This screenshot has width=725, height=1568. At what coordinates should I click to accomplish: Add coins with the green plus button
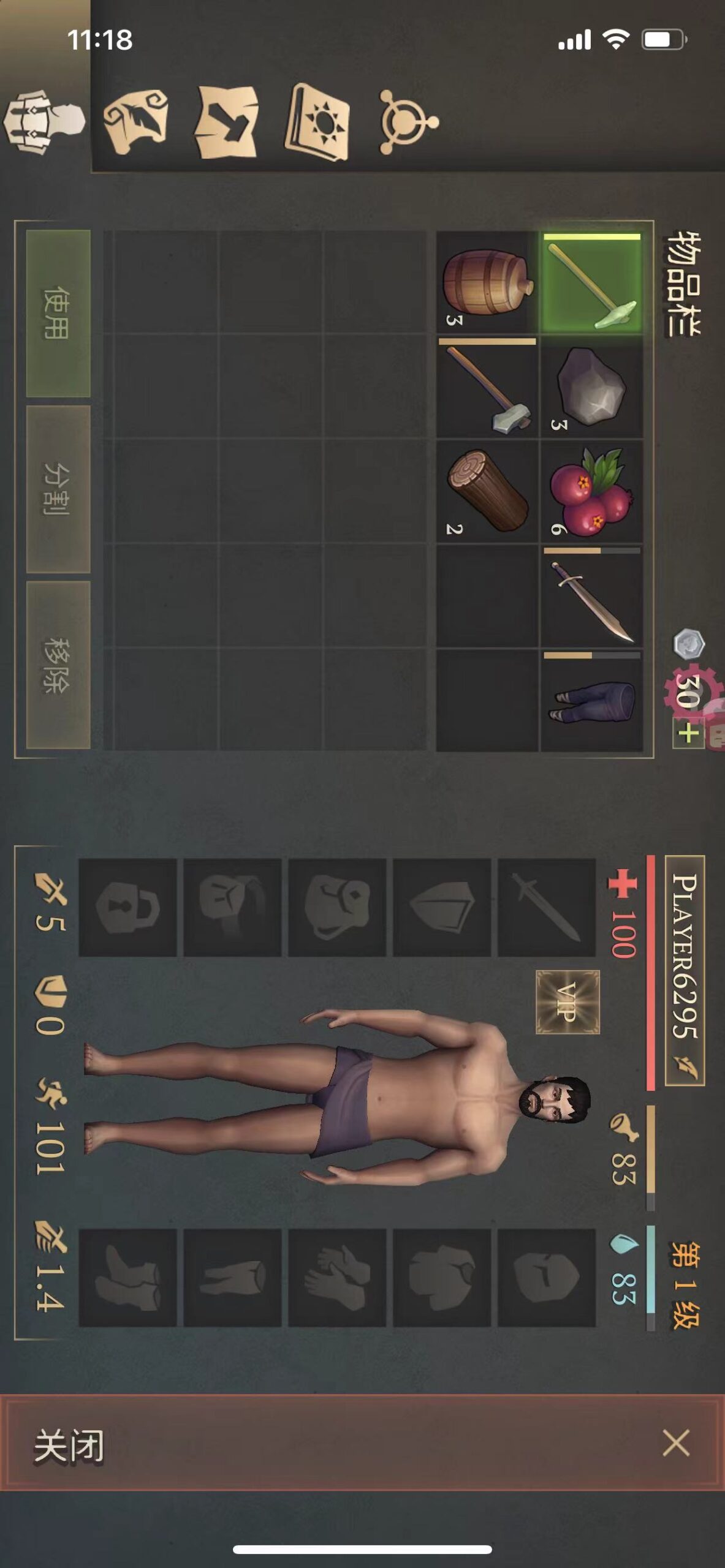pyautogui.click(x=688, y=733)
